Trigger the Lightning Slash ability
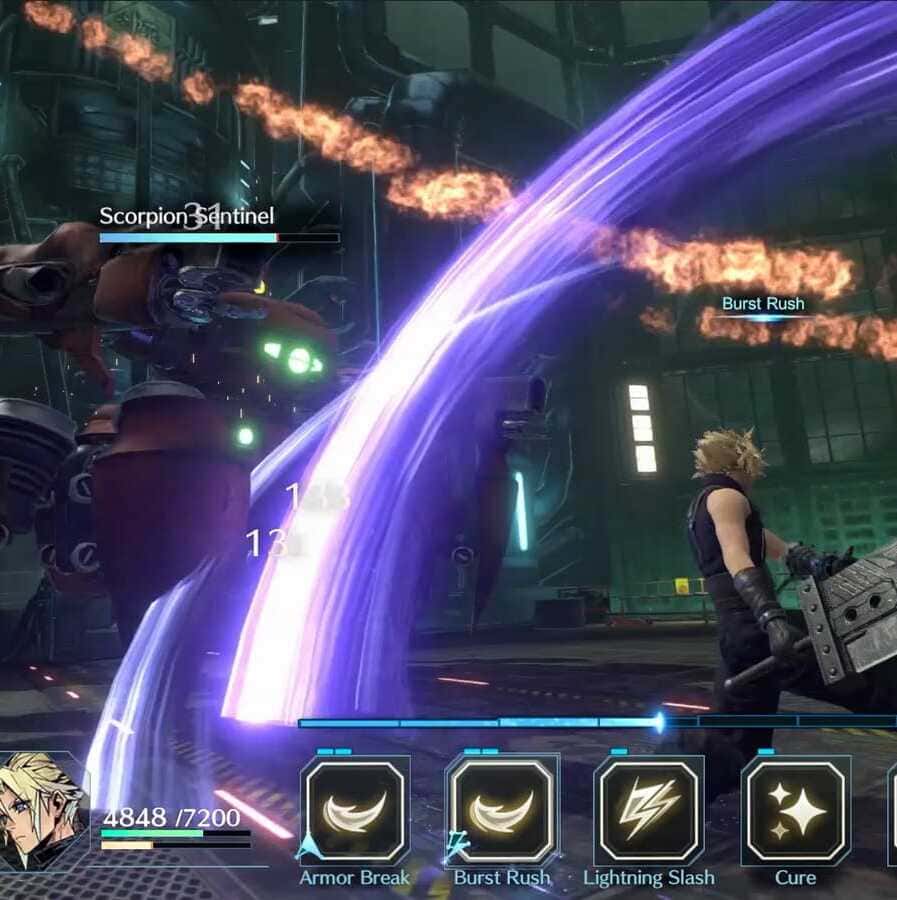 point(648,810)
